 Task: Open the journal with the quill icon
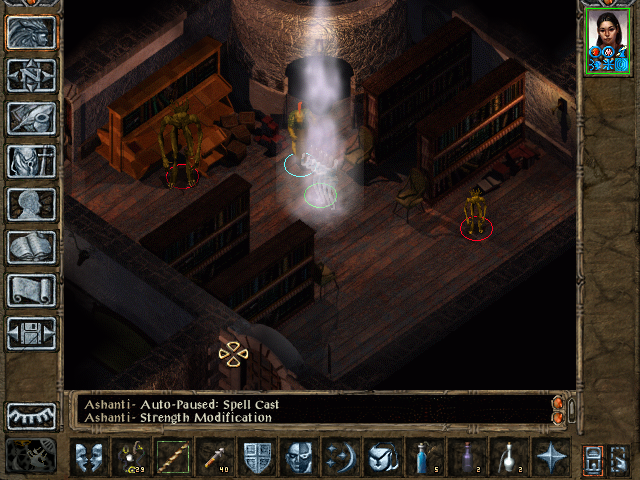tap(32, 118)
